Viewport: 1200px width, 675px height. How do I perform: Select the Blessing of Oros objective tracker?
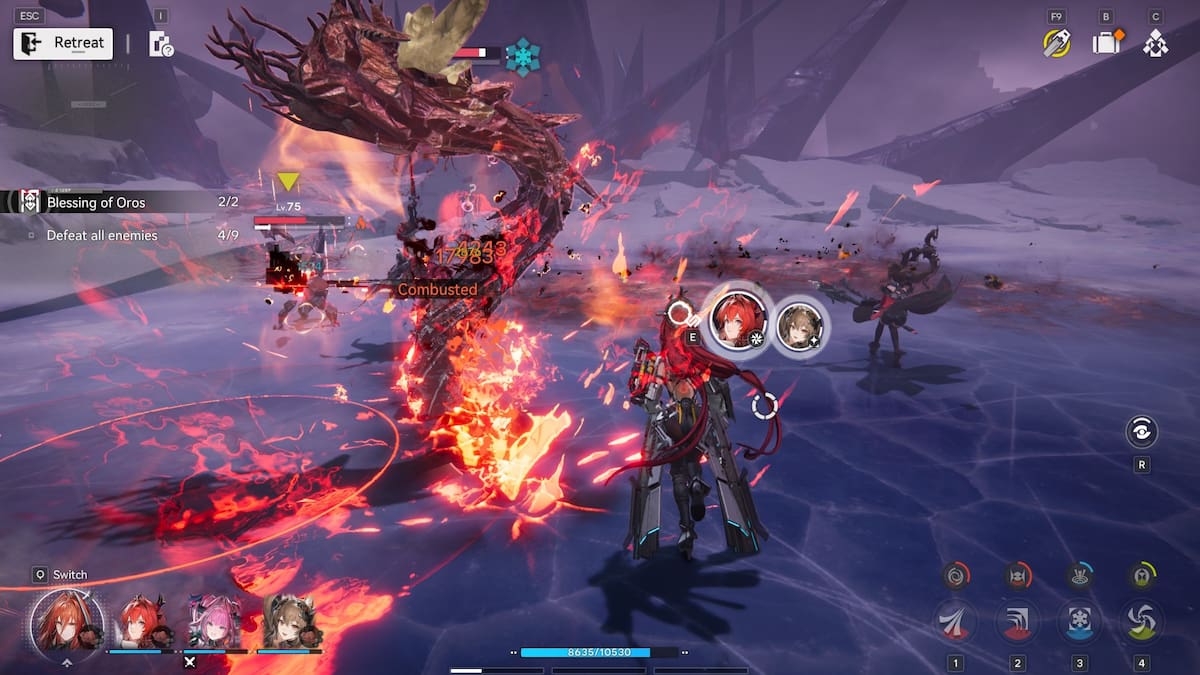pyautogui.click(x=96, y=202)
